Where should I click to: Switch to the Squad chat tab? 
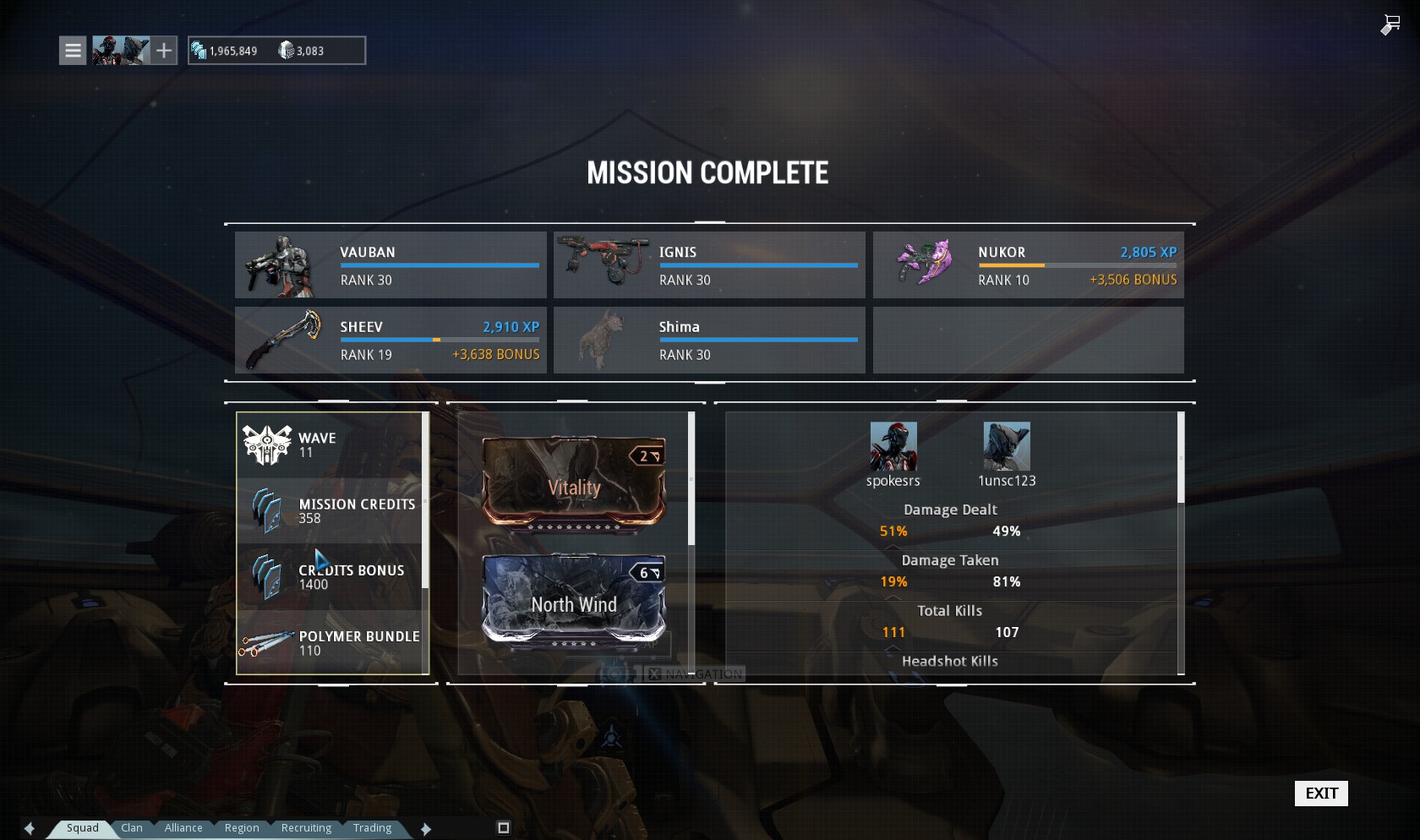pos(83,828)
